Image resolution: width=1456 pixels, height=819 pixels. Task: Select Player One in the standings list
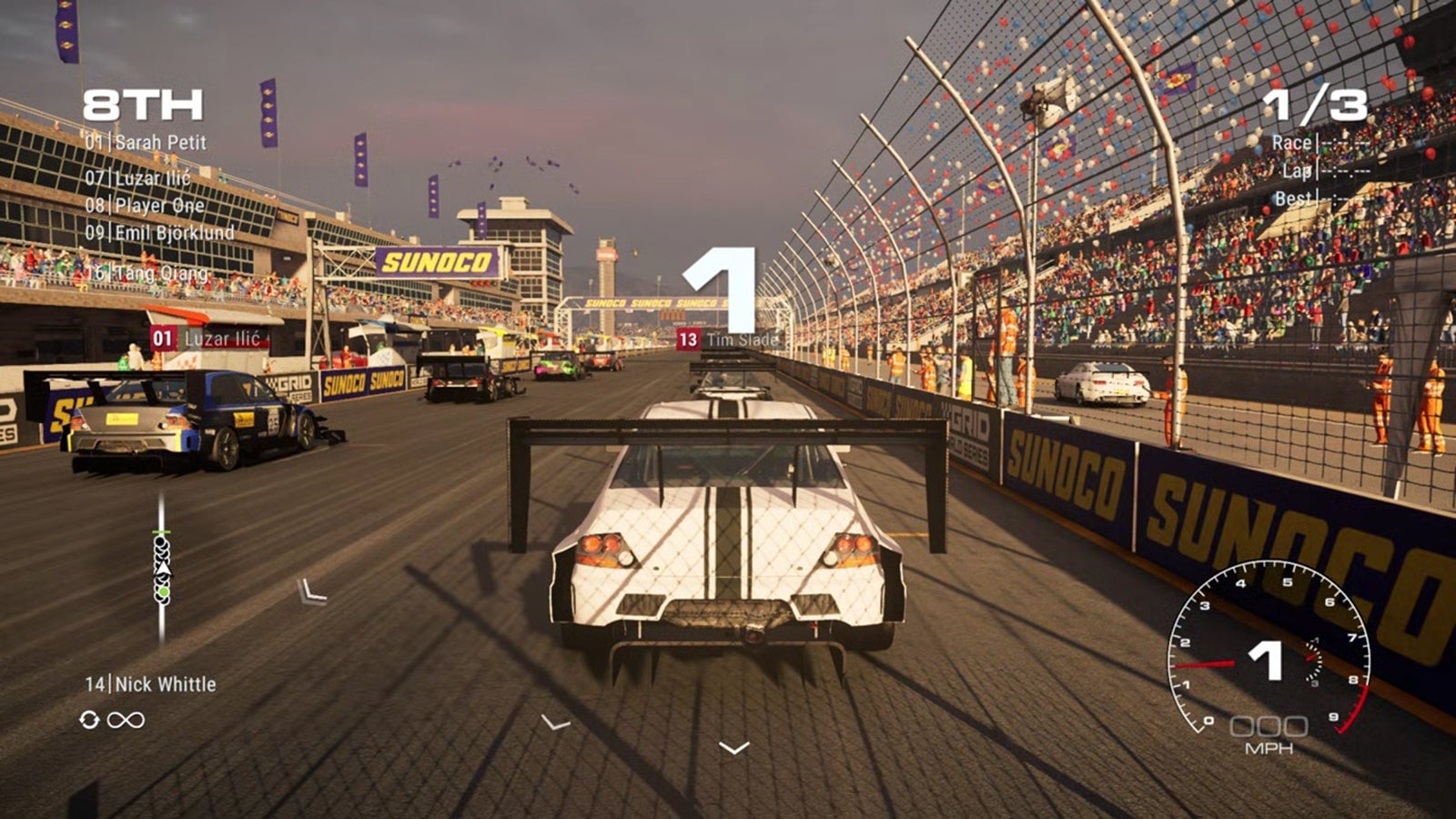pyautogui.click(x=148, y=206)
